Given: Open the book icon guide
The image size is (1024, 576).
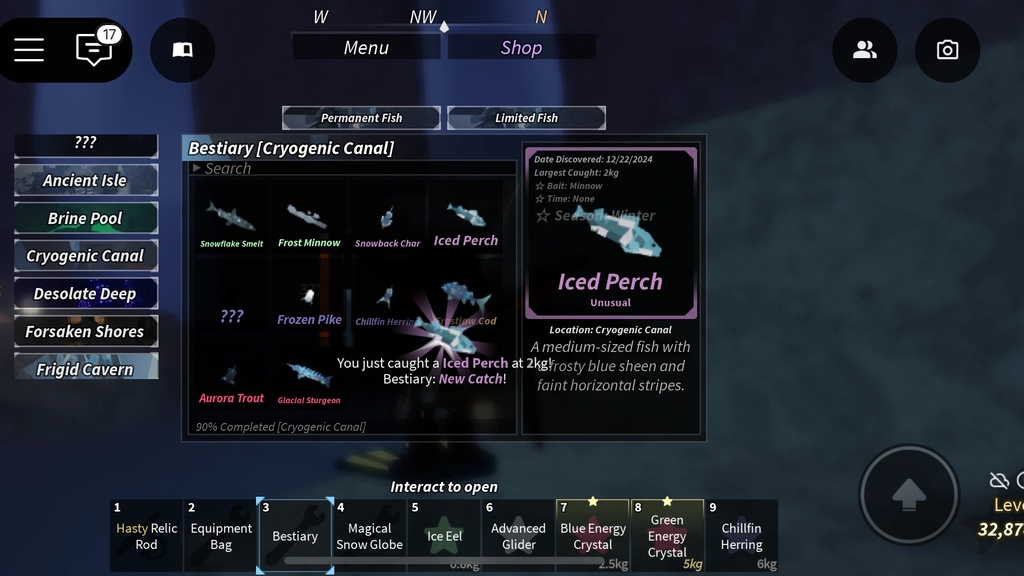Looking at the screenshot, I should pyautogui.click(x=182, y=50).
